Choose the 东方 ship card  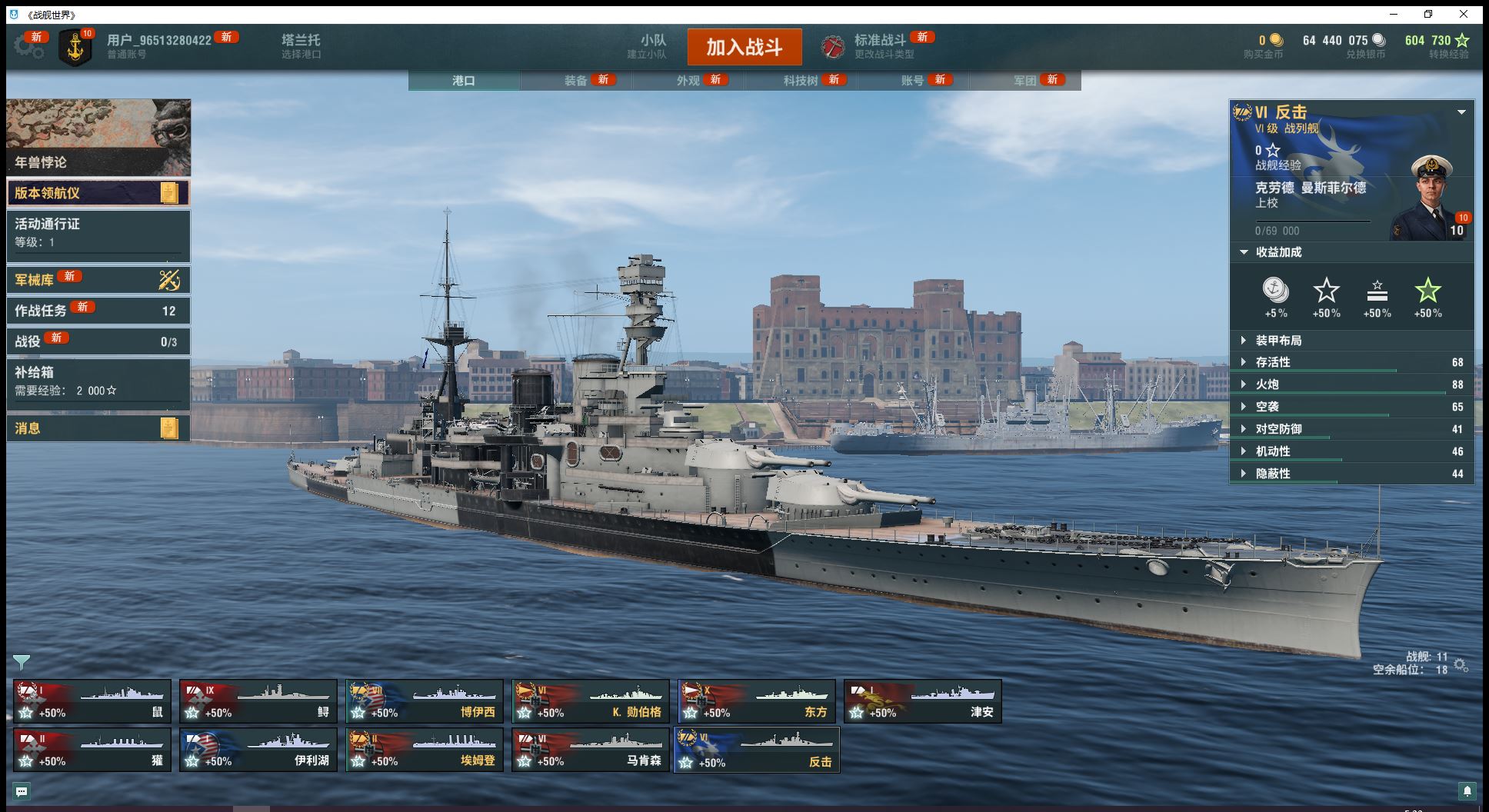pyautogui.click(x=757, y=701)
